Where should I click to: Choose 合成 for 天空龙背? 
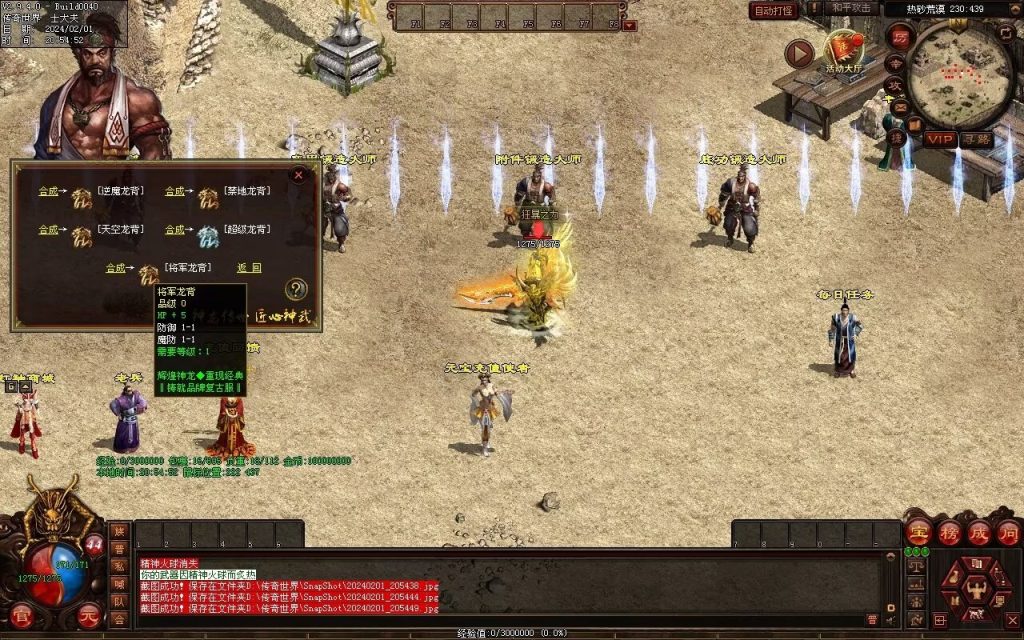click(48, 230)
